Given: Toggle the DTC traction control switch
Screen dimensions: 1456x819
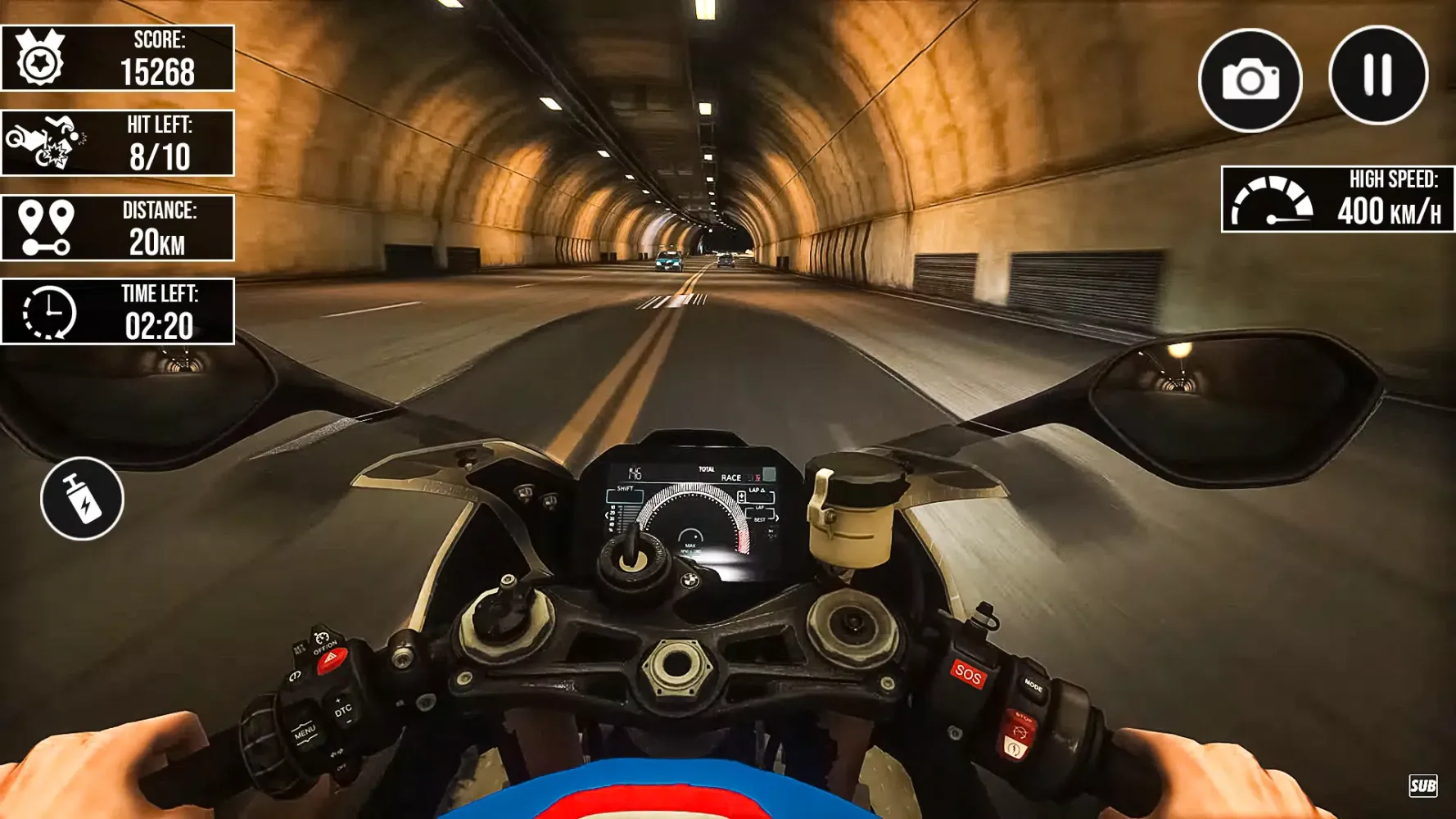Looking at the screenshot, I should 343,709.
